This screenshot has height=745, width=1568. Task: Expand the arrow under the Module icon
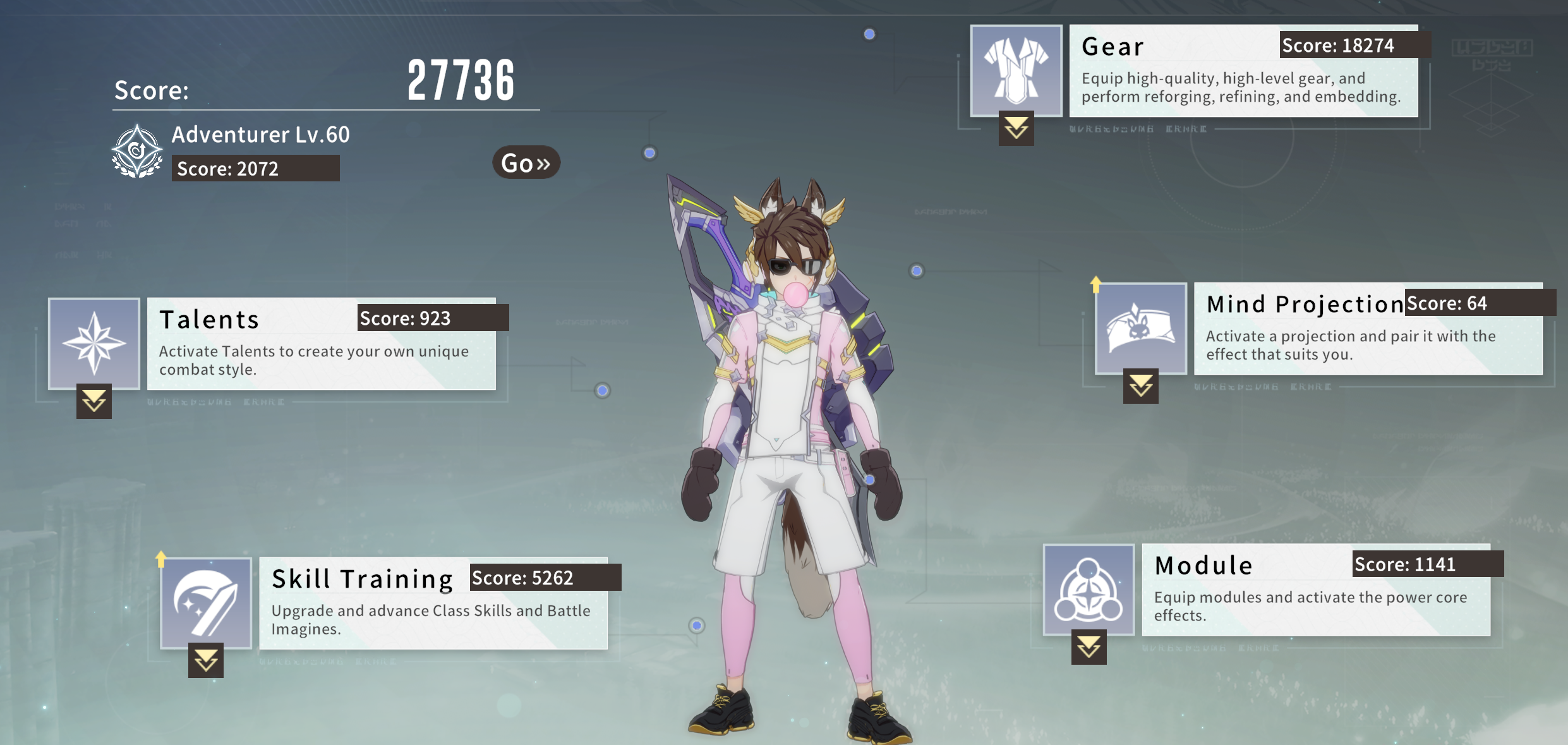click(1089, 647)
